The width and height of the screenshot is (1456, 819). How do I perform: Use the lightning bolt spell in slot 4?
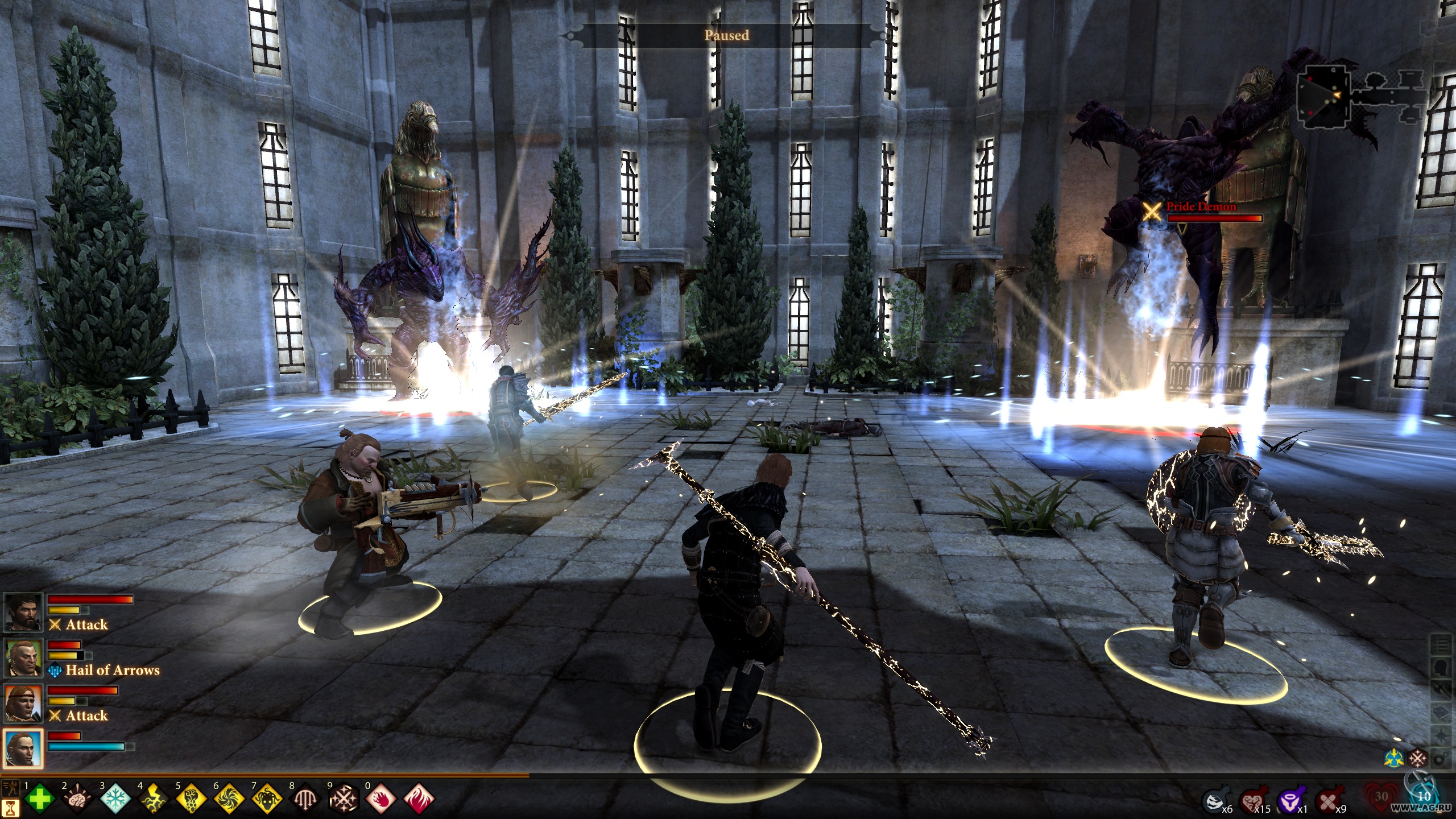pos(154,799)
